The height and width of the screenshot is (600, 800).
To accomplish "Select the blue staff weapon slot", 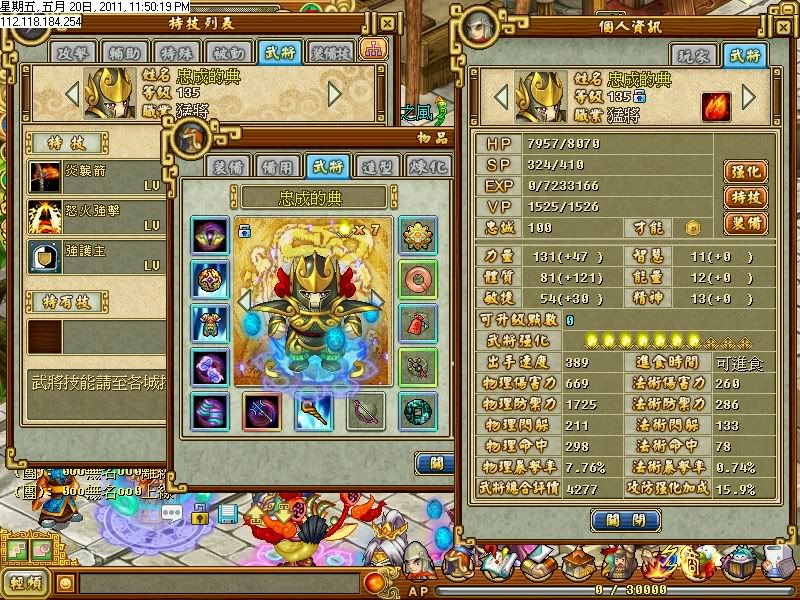I will (313, 410).
